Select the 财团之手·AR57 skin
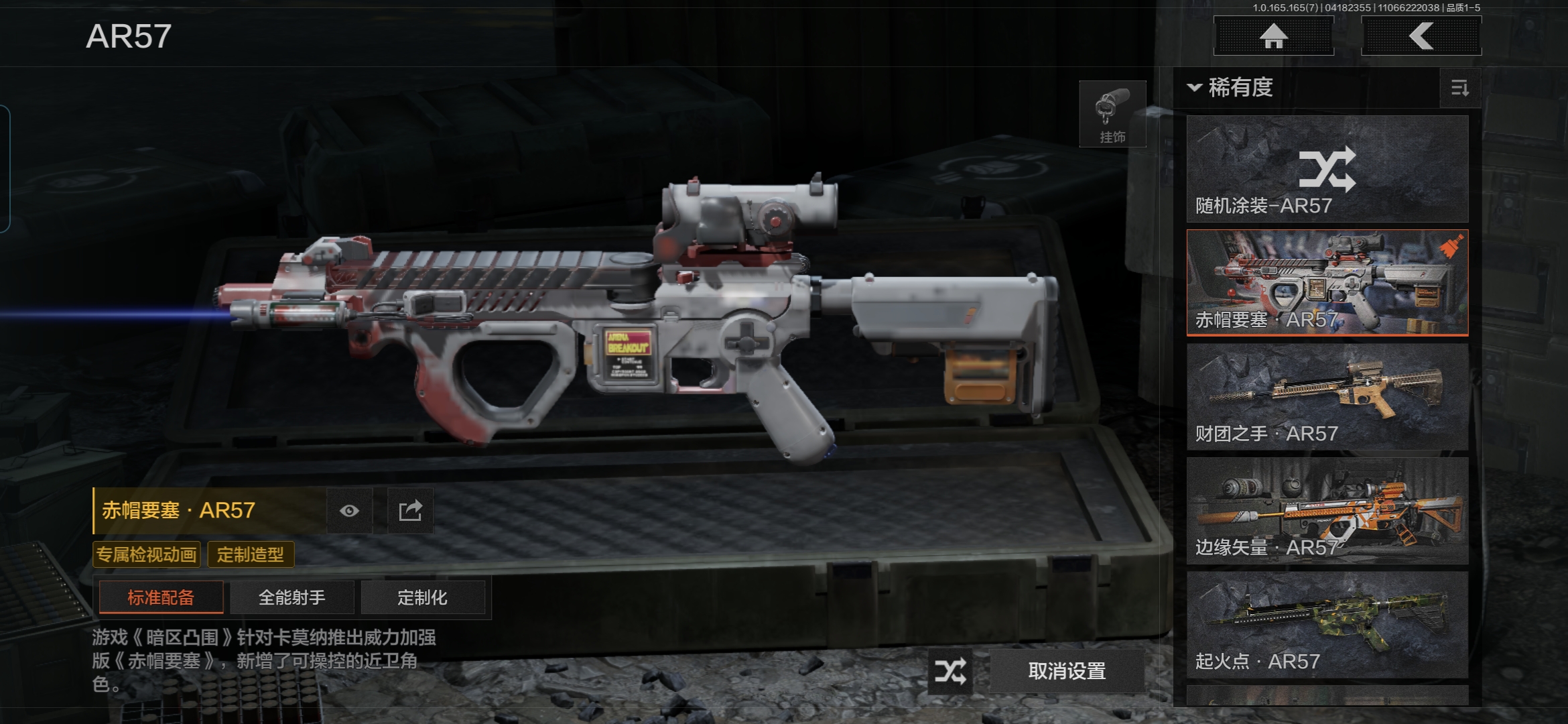This screenshot has height=724, width=1568. coord(1327,396)
